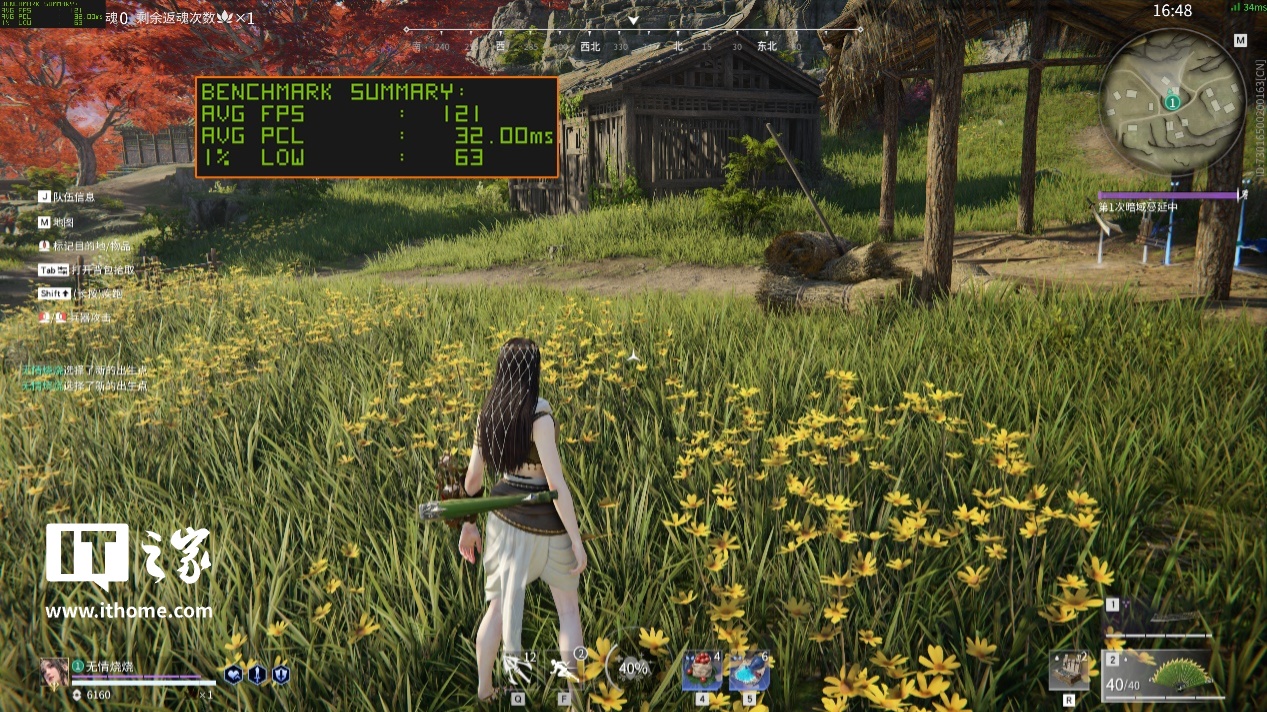Activate the crouching dash ability icon

point(565,669)
